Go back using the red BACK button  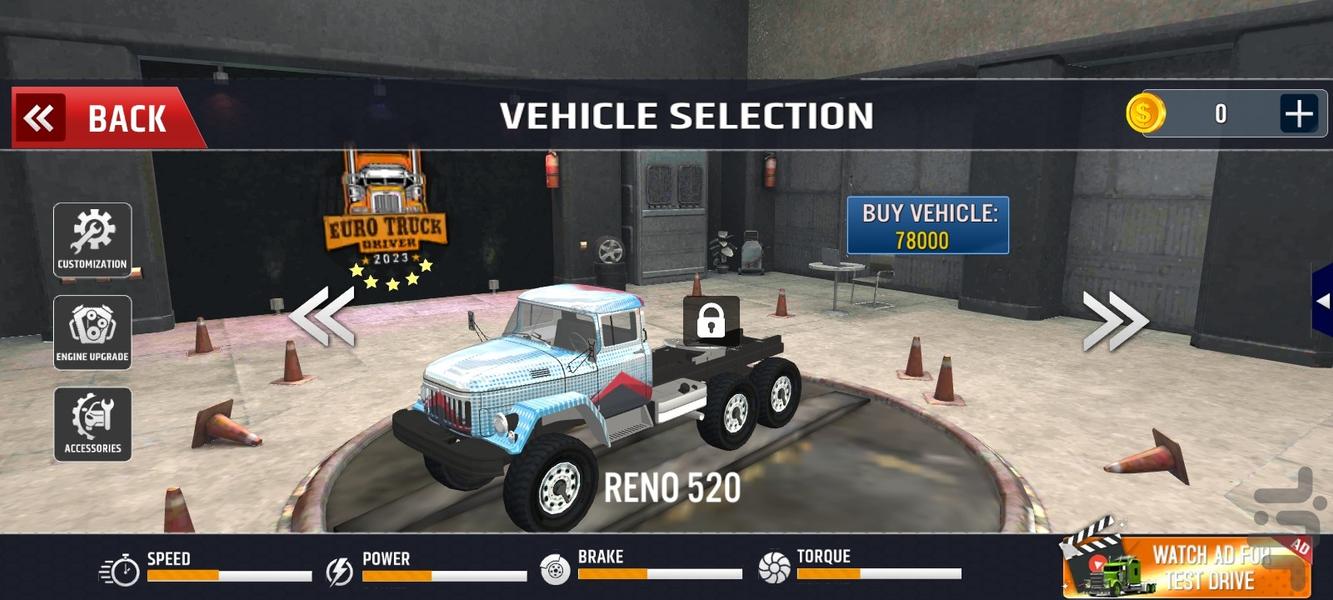(x=104, y=118)
